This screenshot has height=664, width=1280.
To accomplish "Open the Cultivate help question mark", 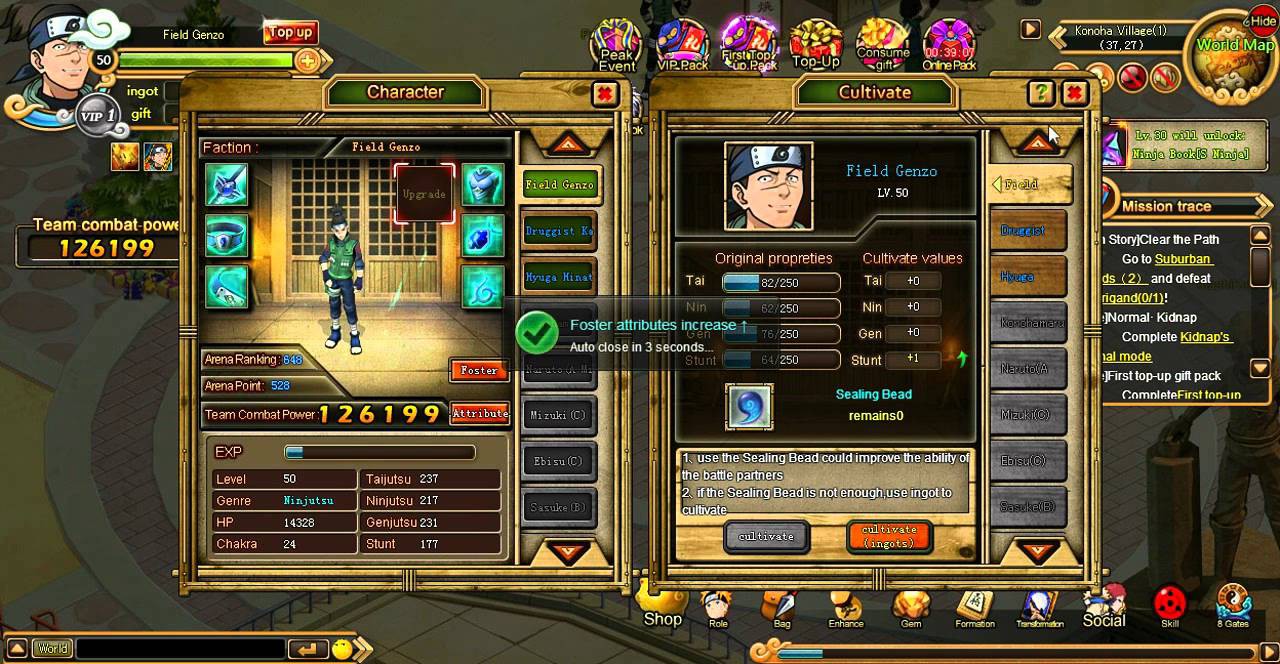I will pyautogui.click(x=1041, y=94).
